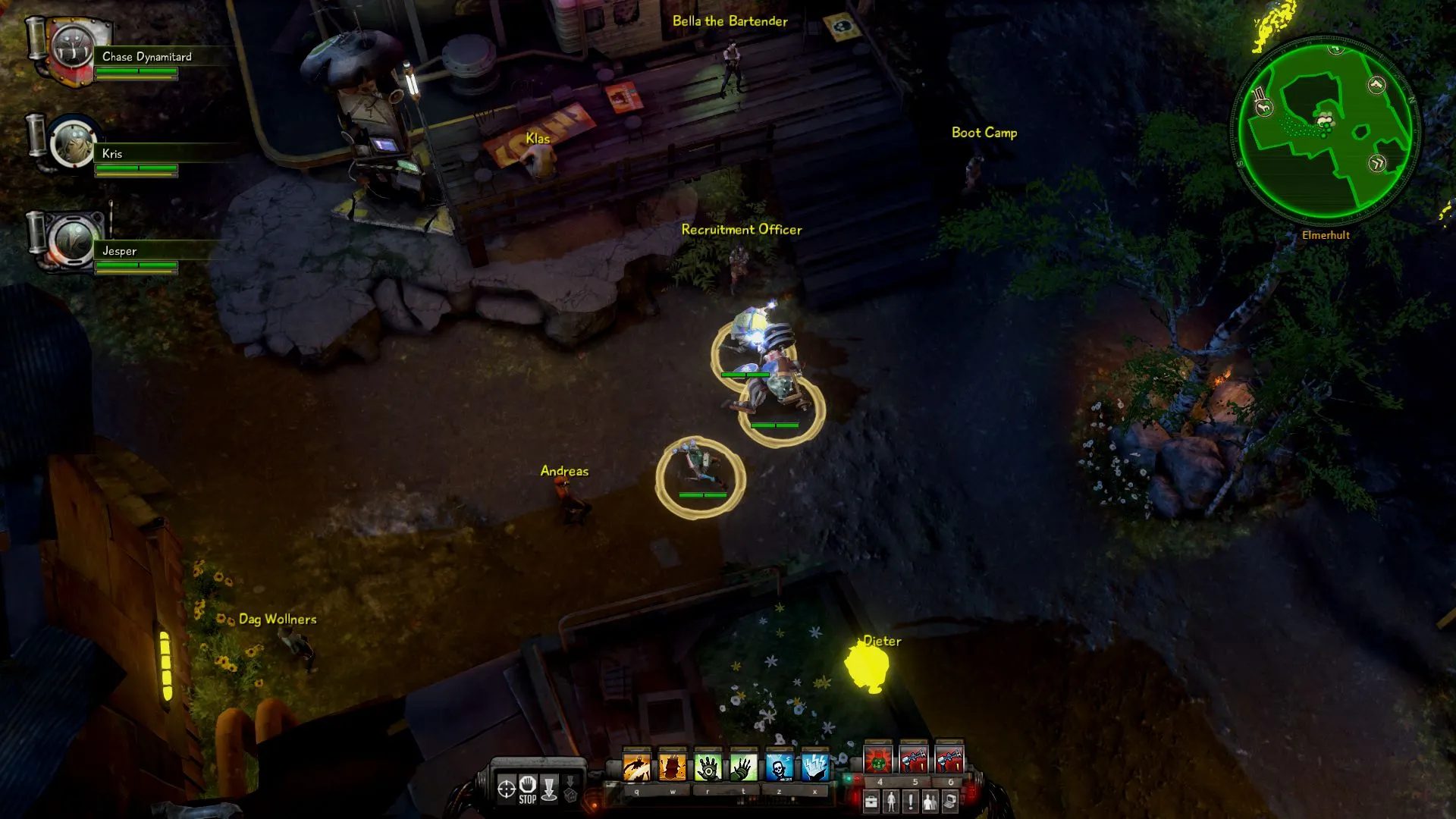Hit the STOP command button
The width and height of the screenshot is (1456, 819).
(x=528, y=789)
